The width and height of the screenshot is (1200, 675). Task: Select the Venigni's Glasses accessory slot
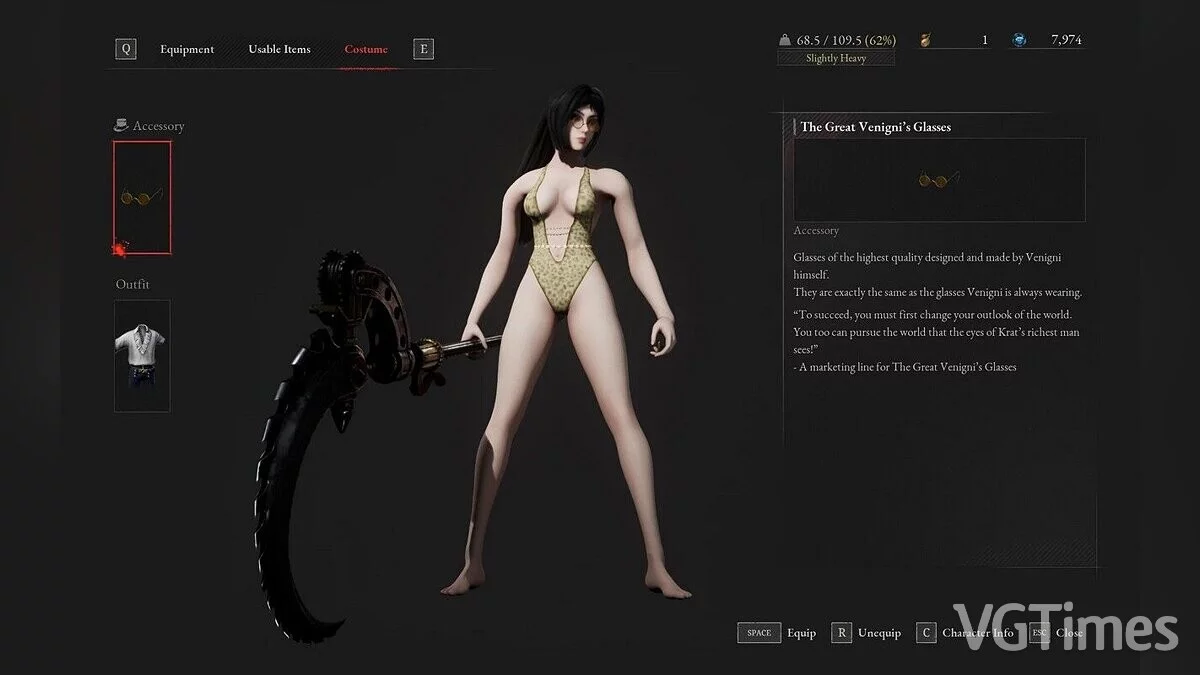142,197
